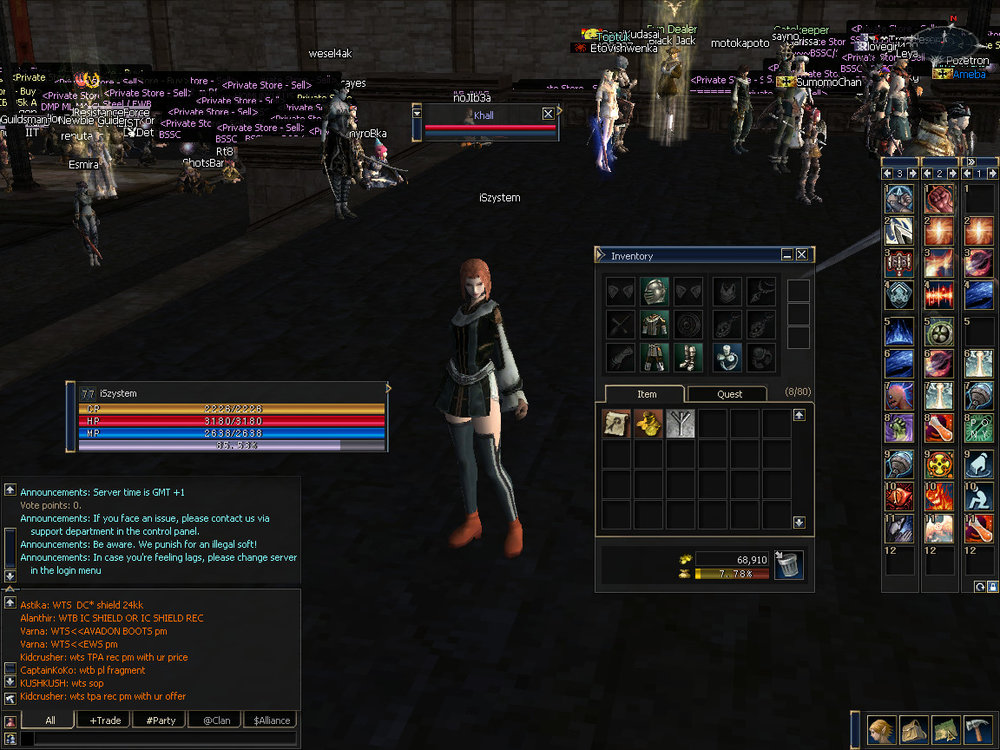Click the inventory trash can button
The width and height of the screenshot is (1000, 750).
(x=789, y=565)
